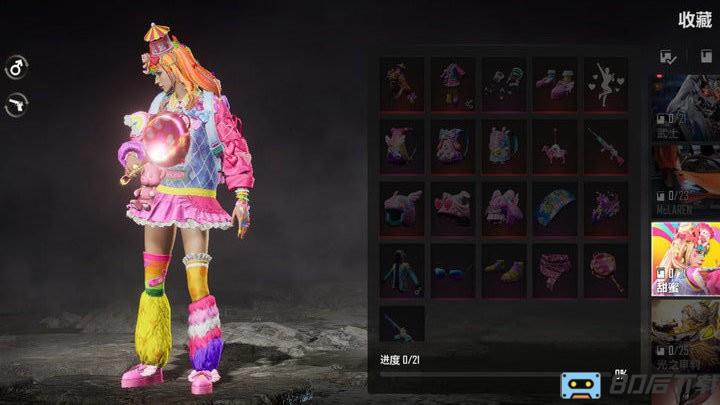The width and height of the screenshot is (720, 405).
Task: Select the pink scarf item slot
Action: pyautogui.click(x=555, y=271)
